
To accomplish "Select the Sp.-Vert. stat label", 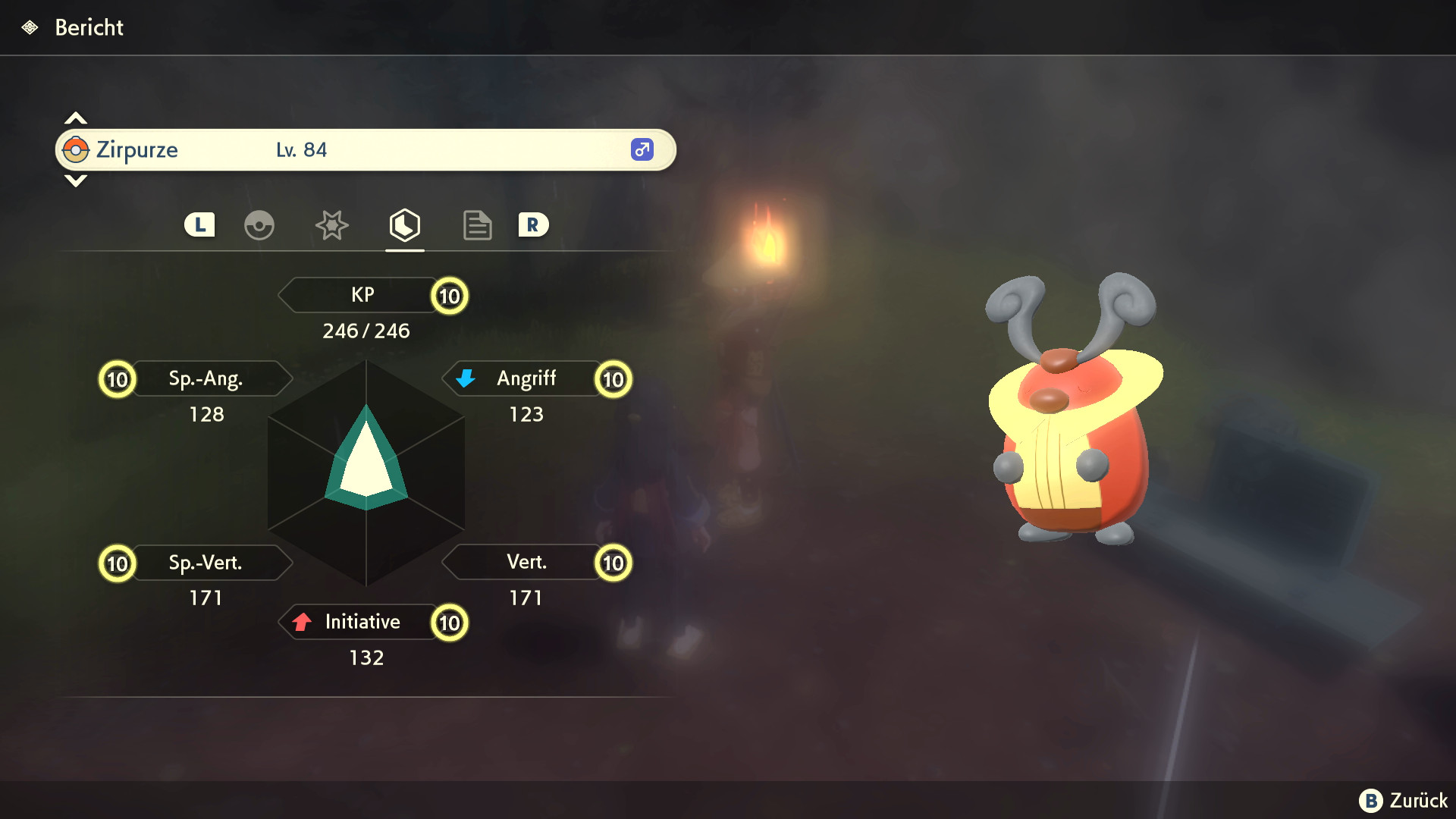I will (206, 563).
